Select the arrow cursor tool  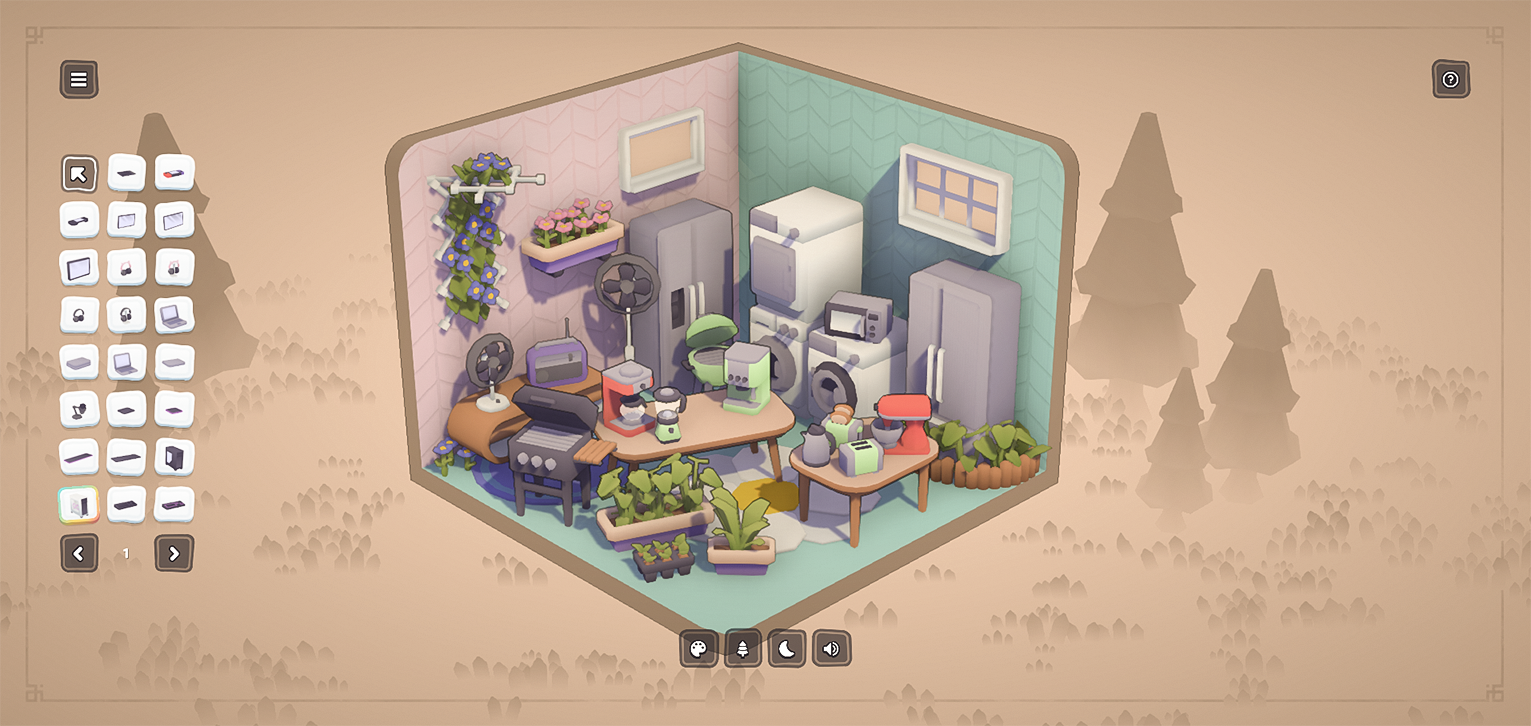tap(79, 174)
